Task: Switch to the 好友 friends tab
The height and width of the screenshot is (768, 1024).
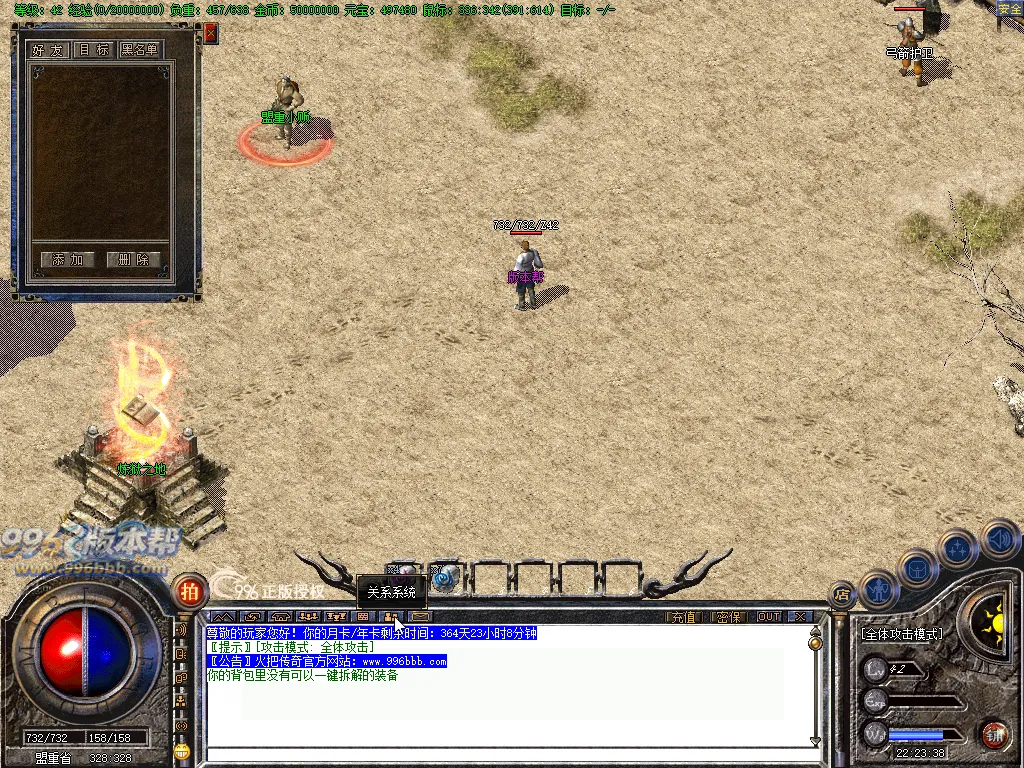Action: 49,50
